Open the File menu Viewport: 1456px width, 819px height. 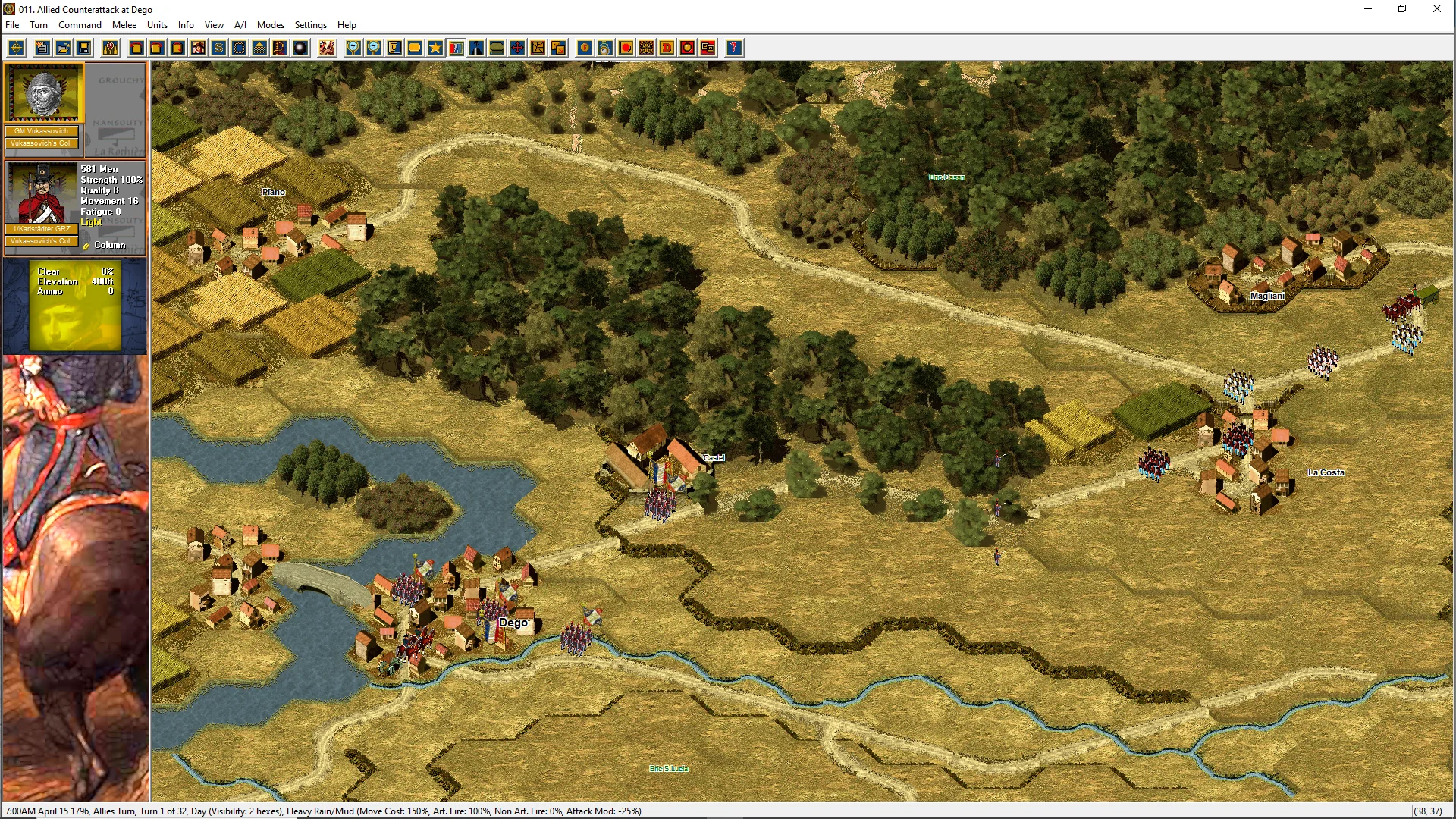[12, 25]
